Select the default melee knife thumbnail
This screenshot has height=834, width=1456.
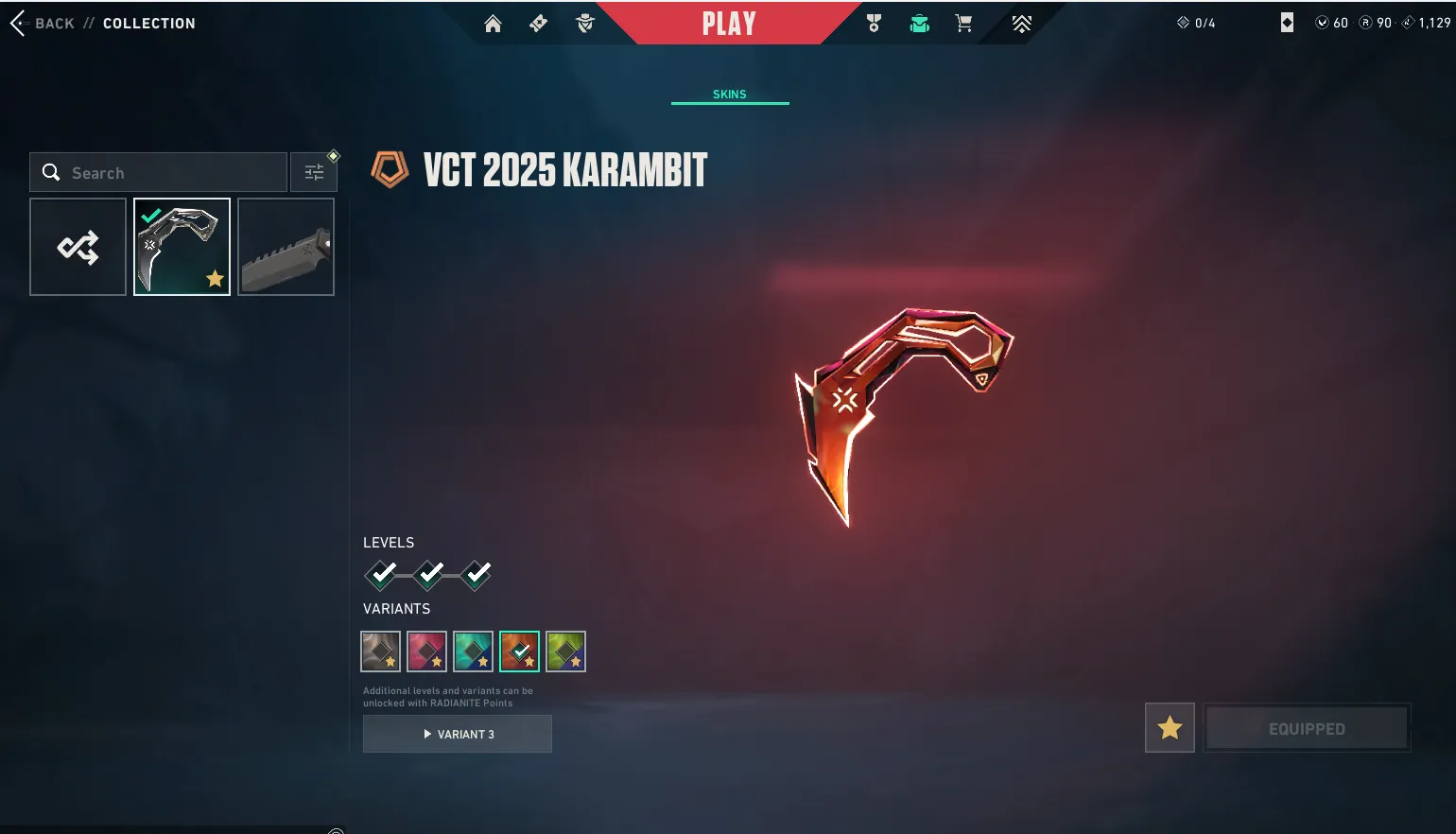click(286, 246)
